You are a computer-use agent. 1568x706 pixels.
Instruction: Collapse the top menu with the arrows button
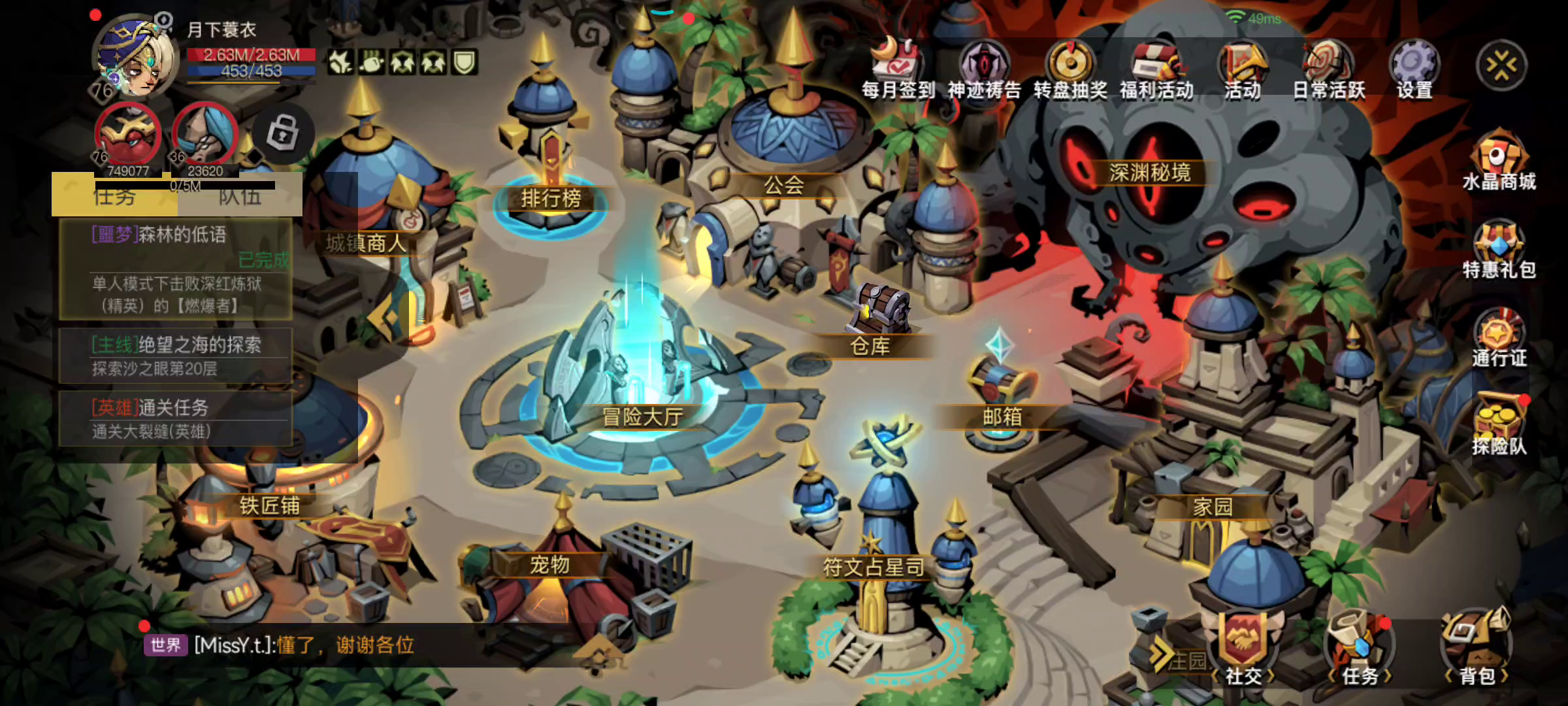[1501, 65]
